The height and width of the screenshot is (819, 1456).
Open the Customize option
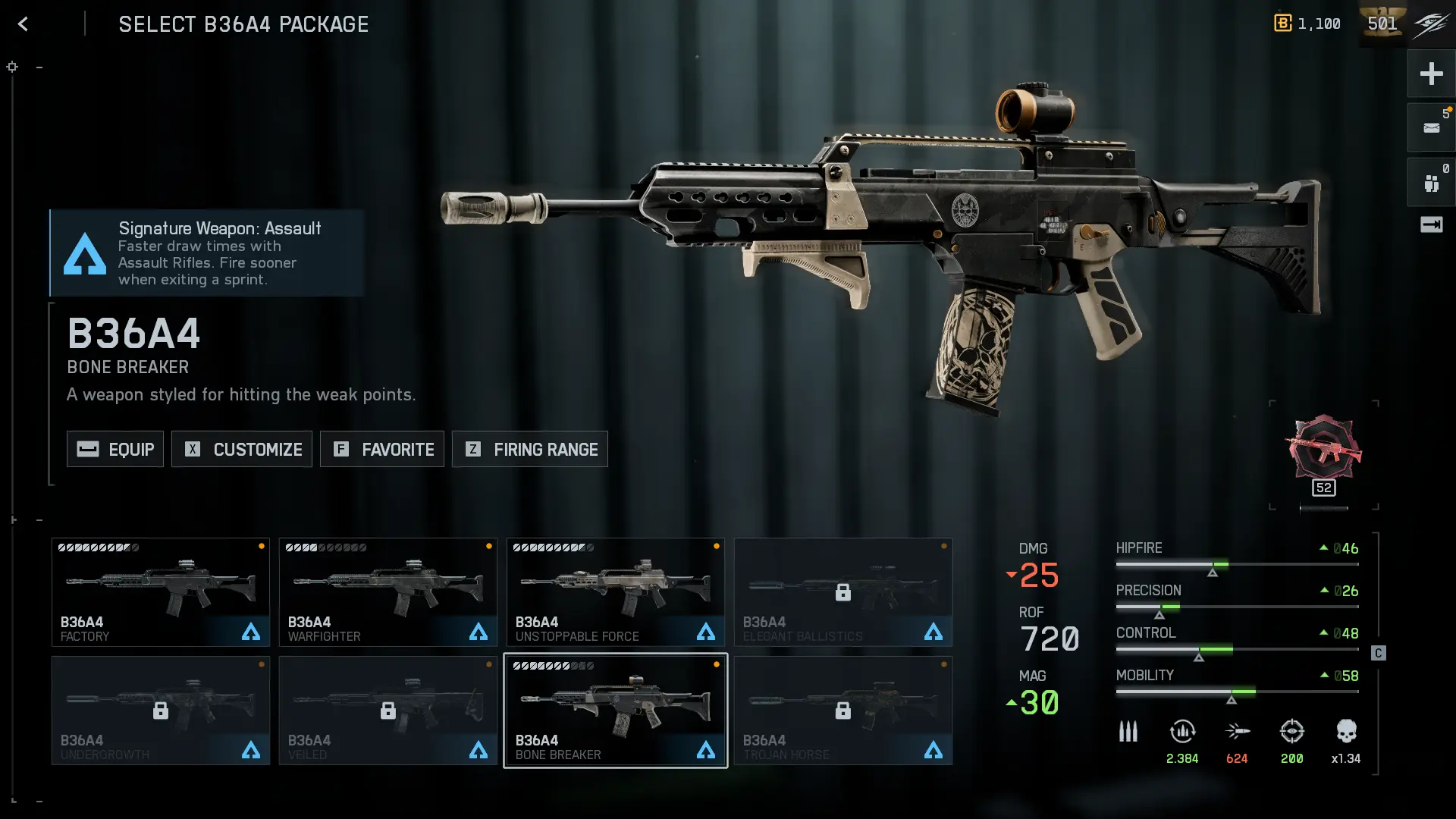click(x=242, y=449)
